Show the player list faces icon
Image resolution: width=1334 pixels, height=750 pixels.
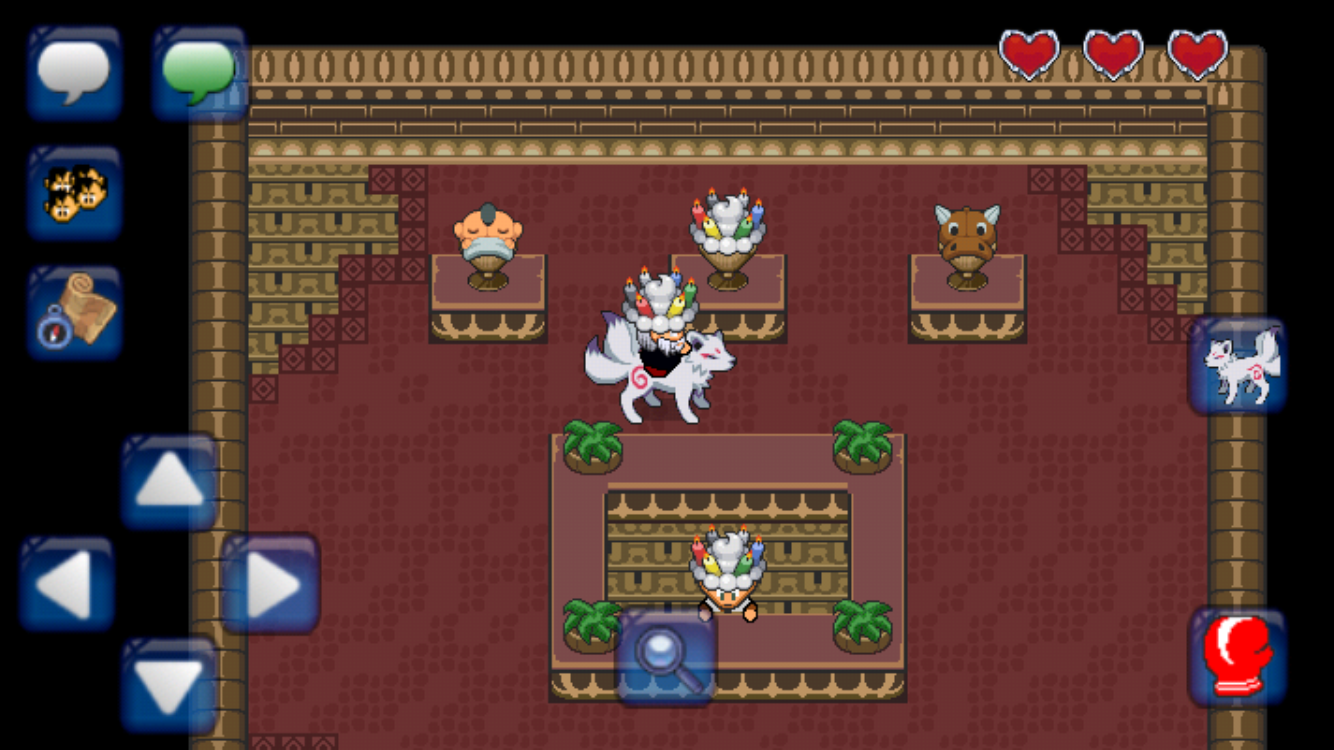click(x=75, y=192)
